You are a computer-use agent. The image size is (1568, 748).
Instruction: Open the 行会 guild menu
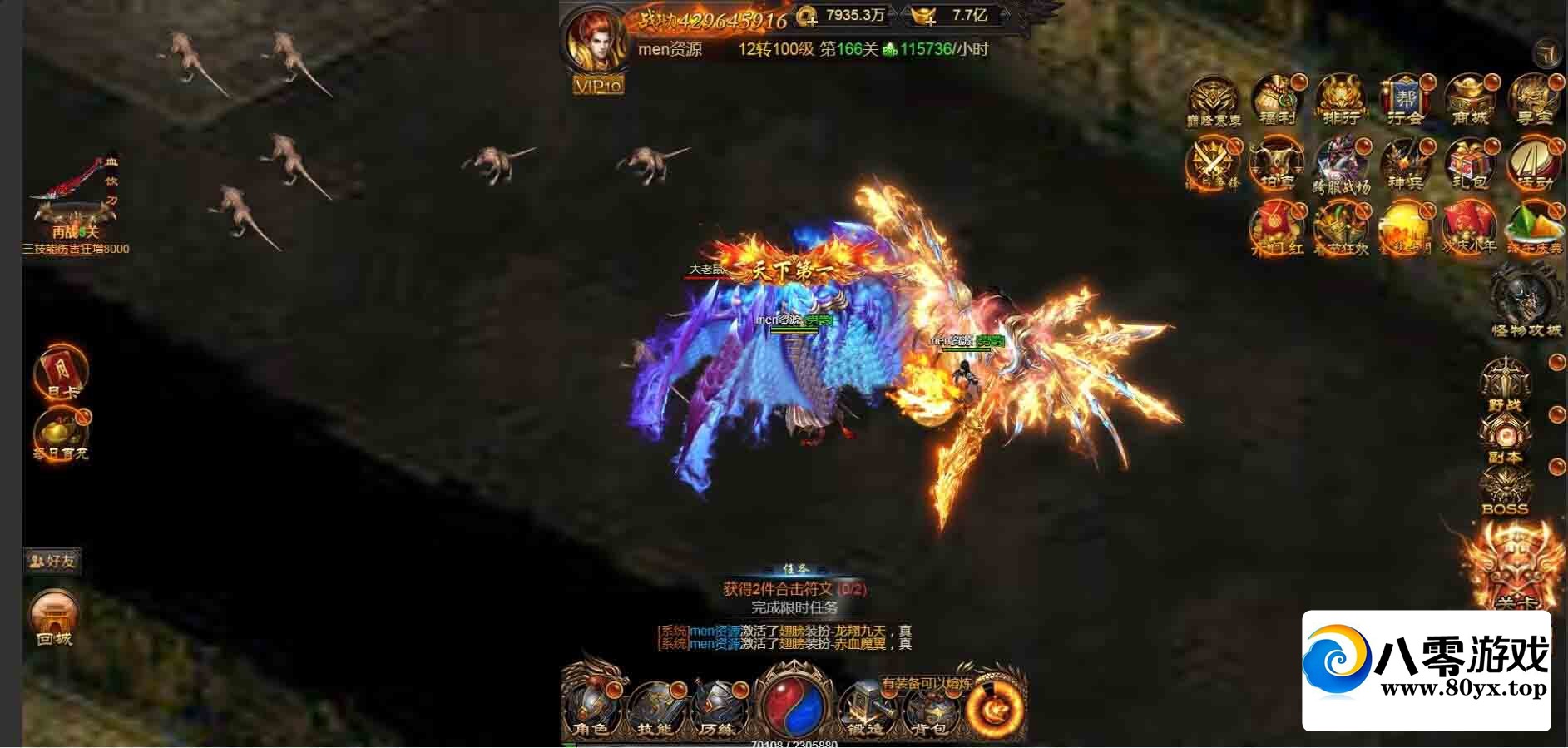(1405, 101)
